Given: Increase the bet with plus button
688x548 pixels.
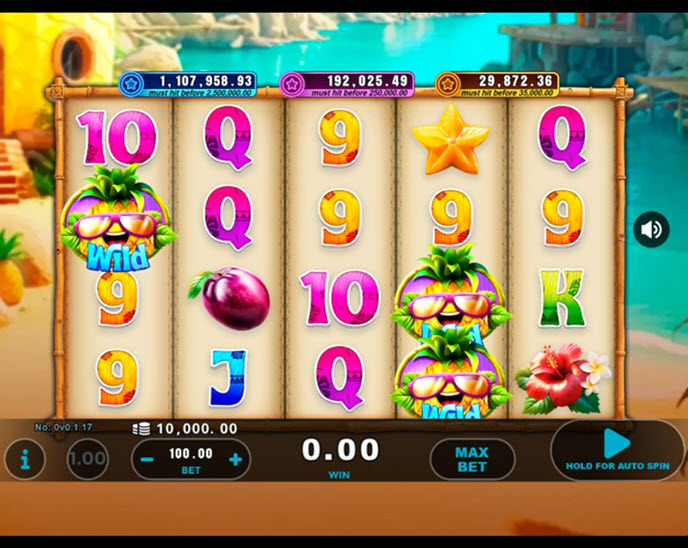Looking at the screenshot, I should pyautogui.click(x=236, y=460).
